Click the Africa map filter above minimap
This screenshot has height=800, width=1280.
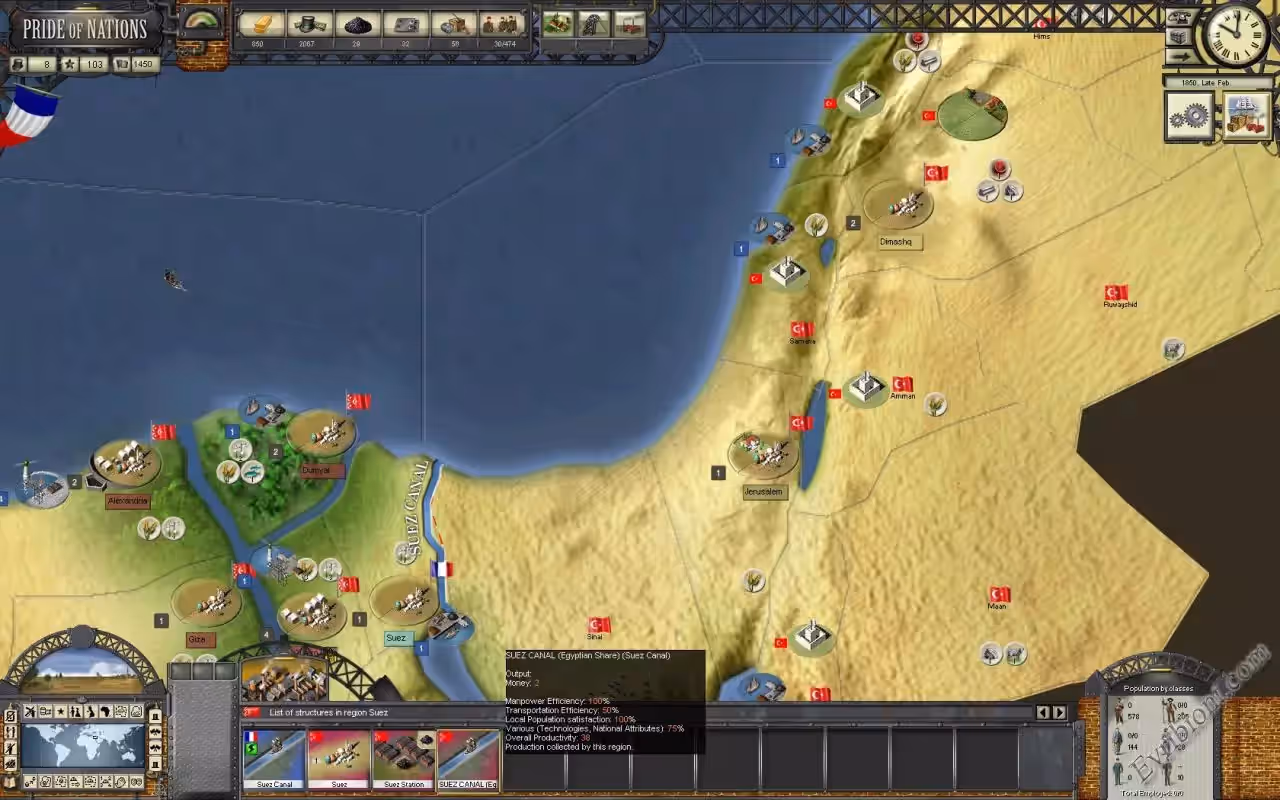(104, 712)
